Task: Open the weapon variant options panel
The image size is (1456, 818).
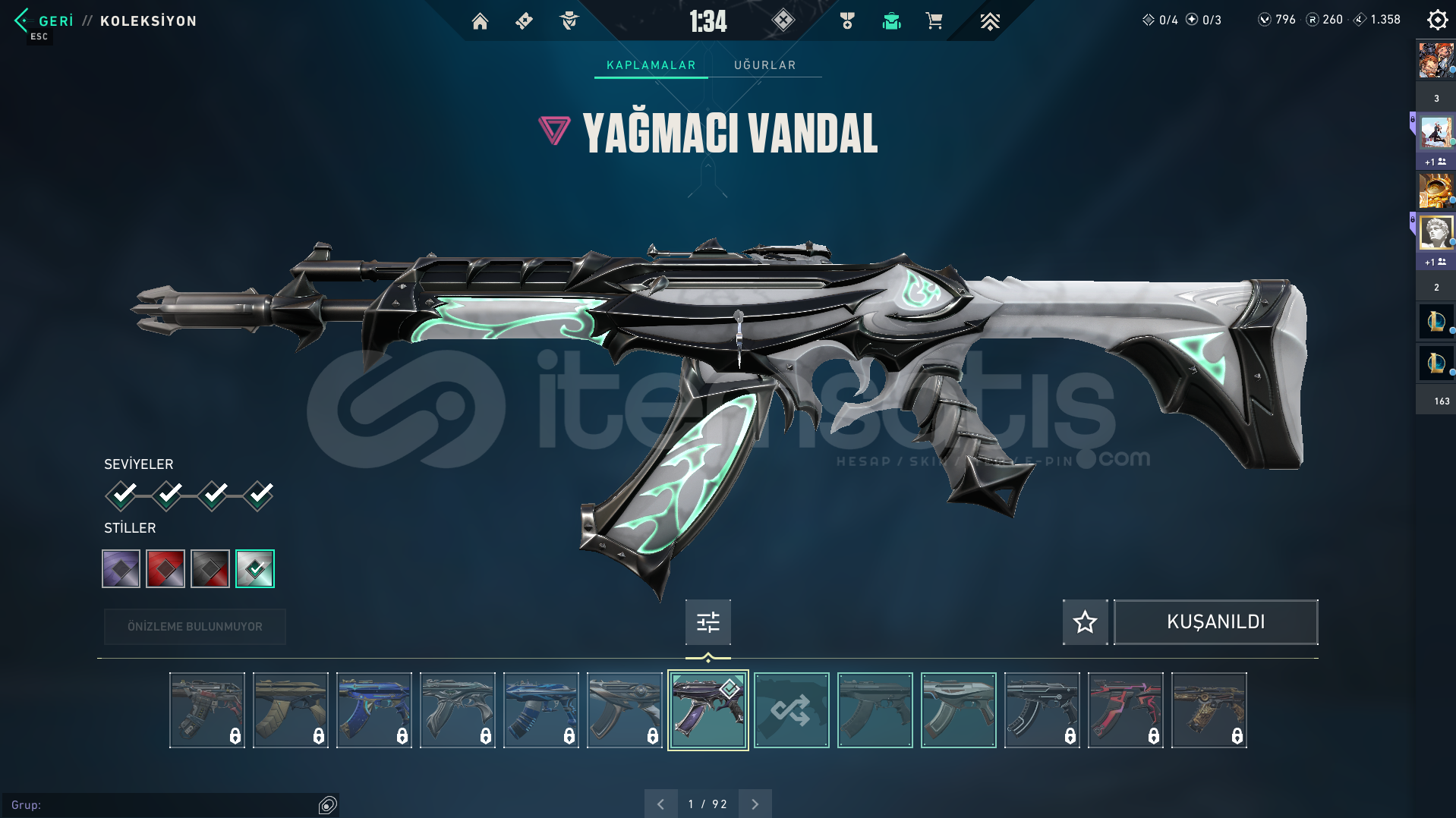Action: [707, 621]
